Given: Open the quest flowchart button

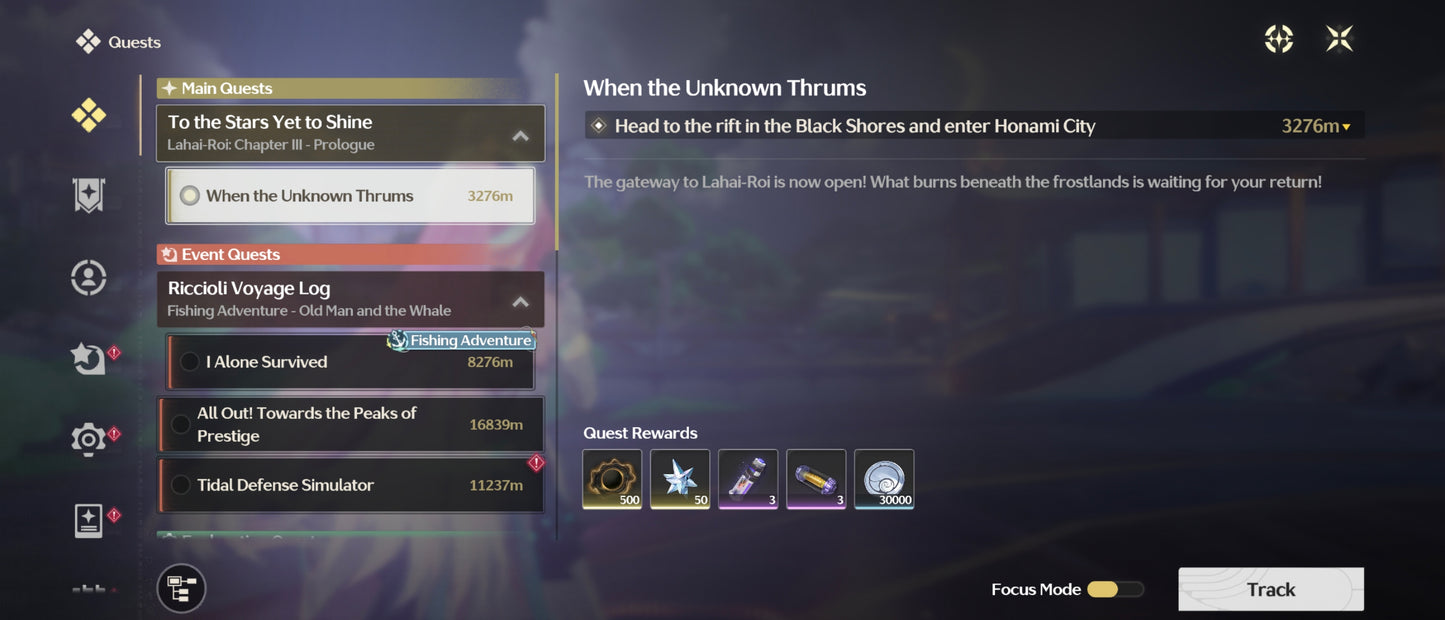Looking at the screenshot, I should pos(181,588).
